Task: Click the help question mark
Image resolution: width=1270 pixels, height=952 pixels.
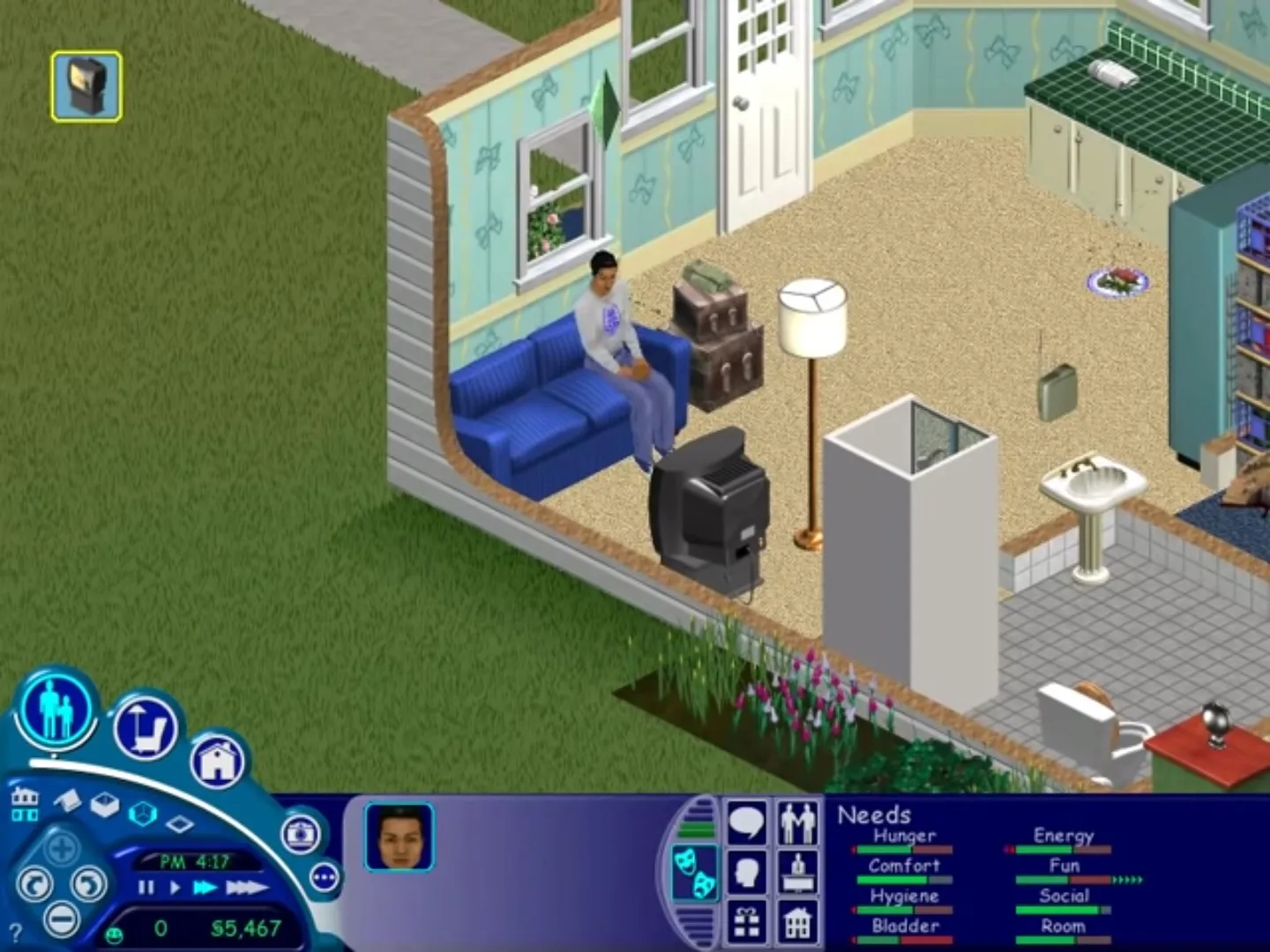Action: [x=16, y=932]
